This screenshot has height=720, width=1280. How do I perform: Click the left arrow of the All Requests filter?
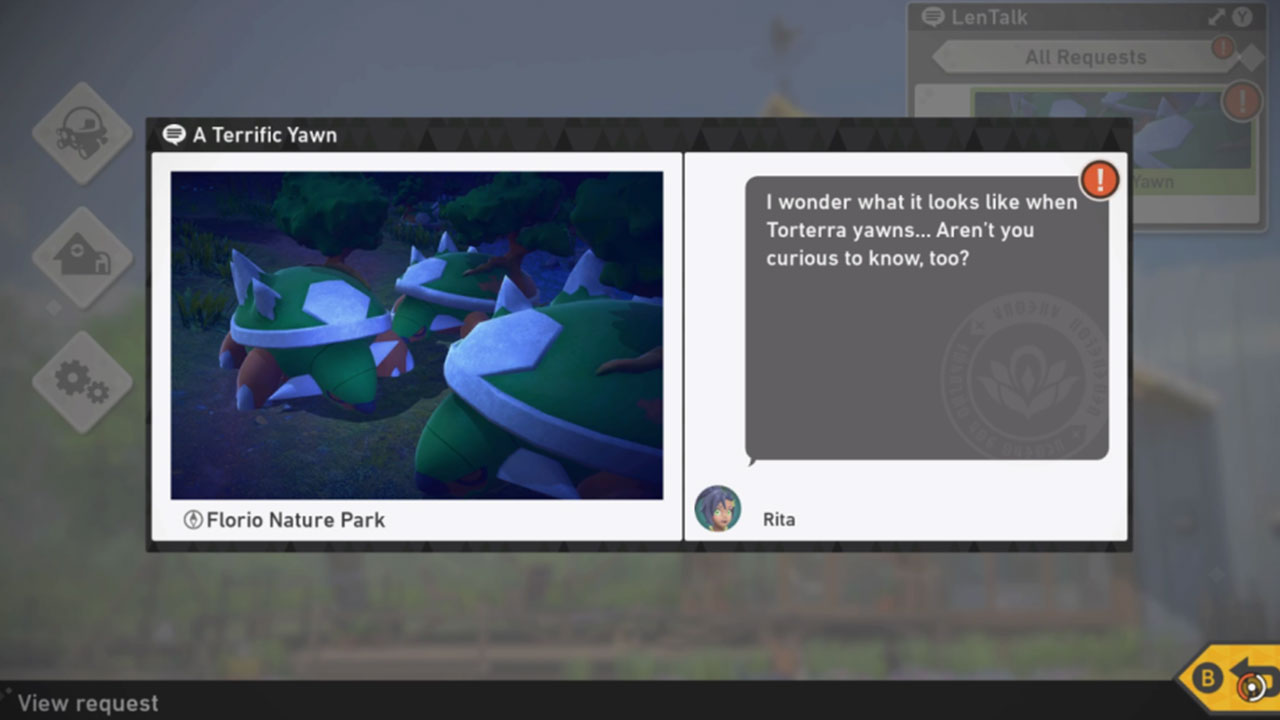(937, 57)
